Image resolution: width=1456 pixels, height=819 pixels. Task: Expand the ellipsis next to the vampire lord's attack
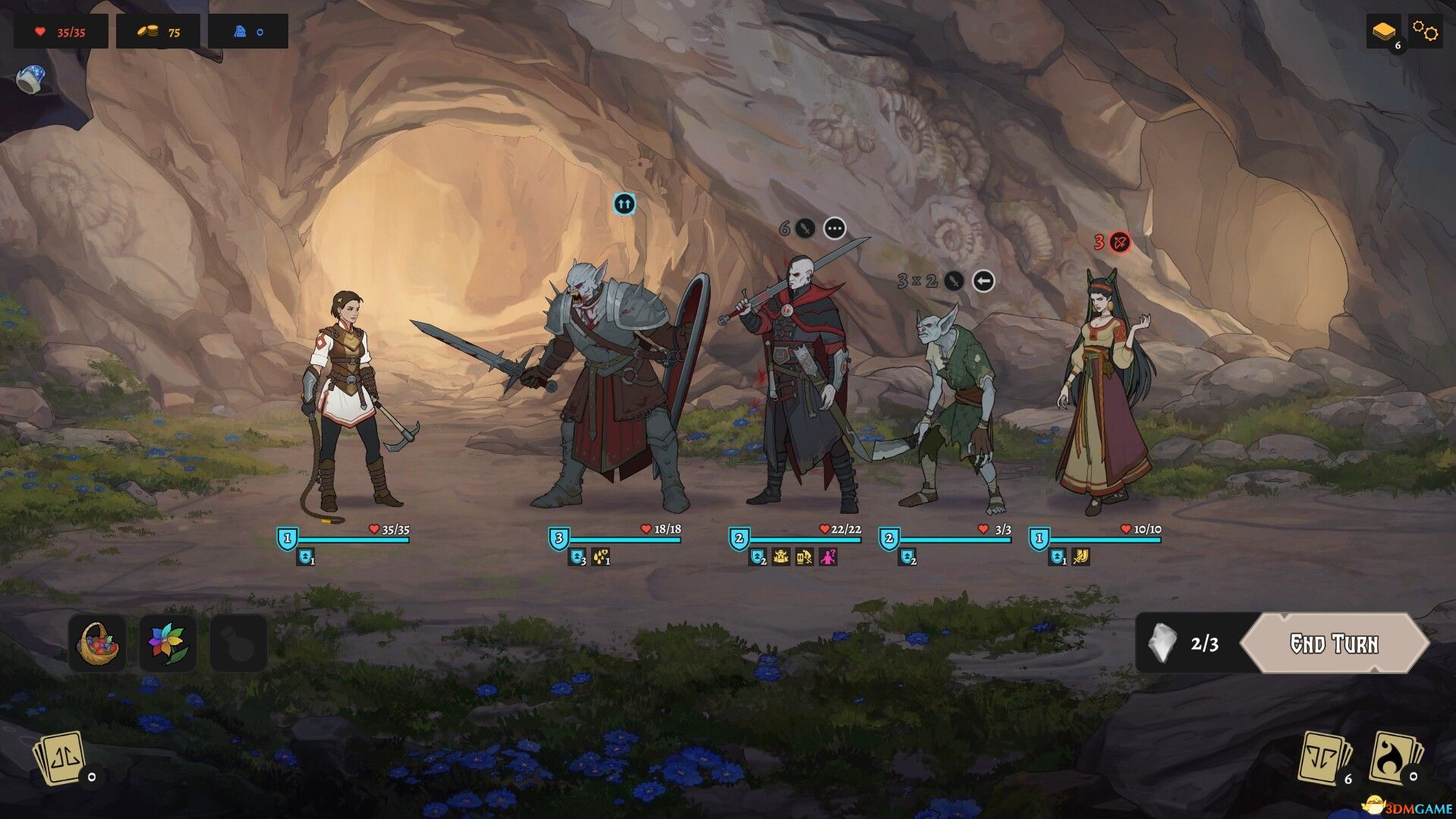[835, 227]
